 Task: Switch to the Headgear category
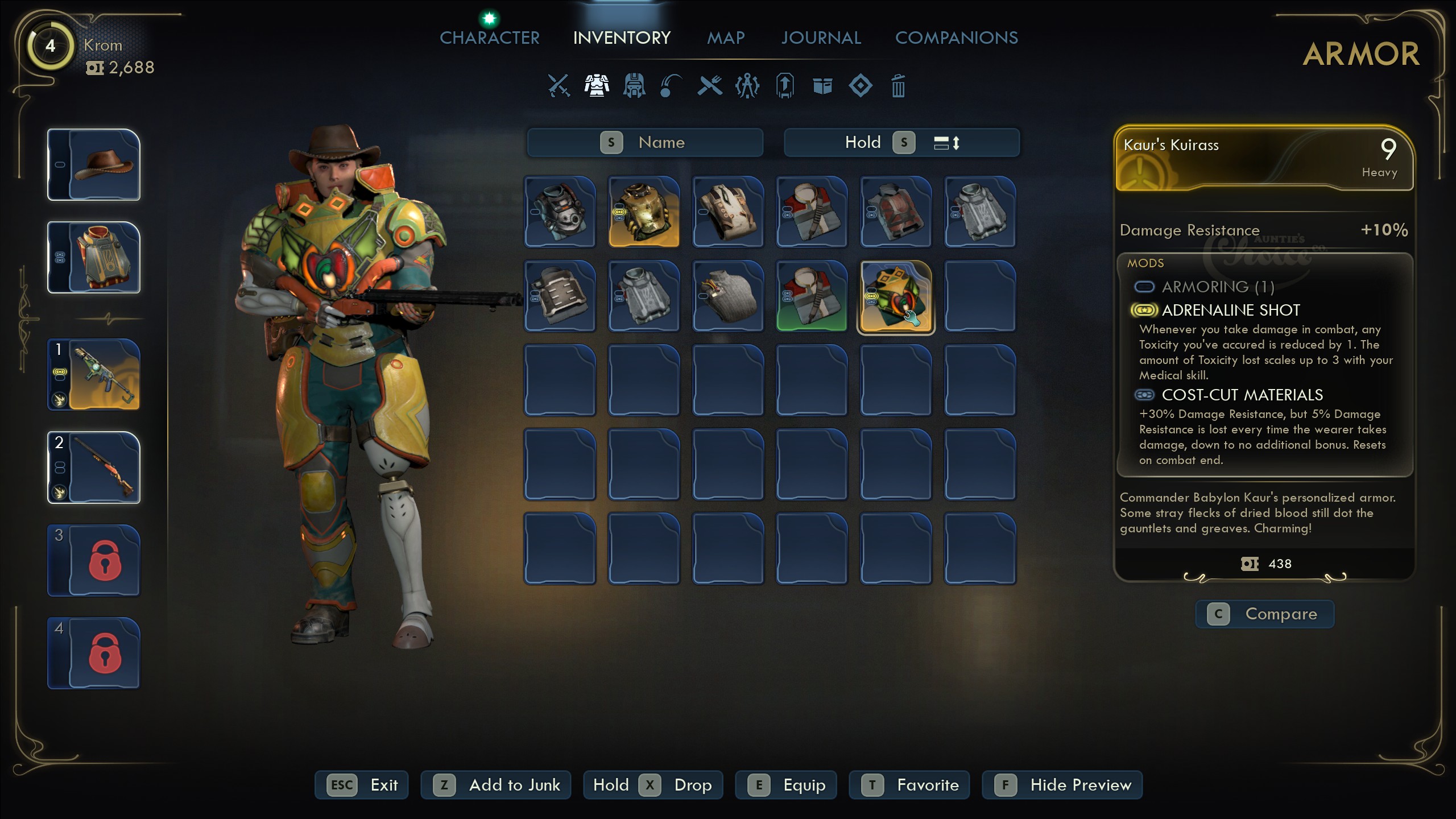634,85
